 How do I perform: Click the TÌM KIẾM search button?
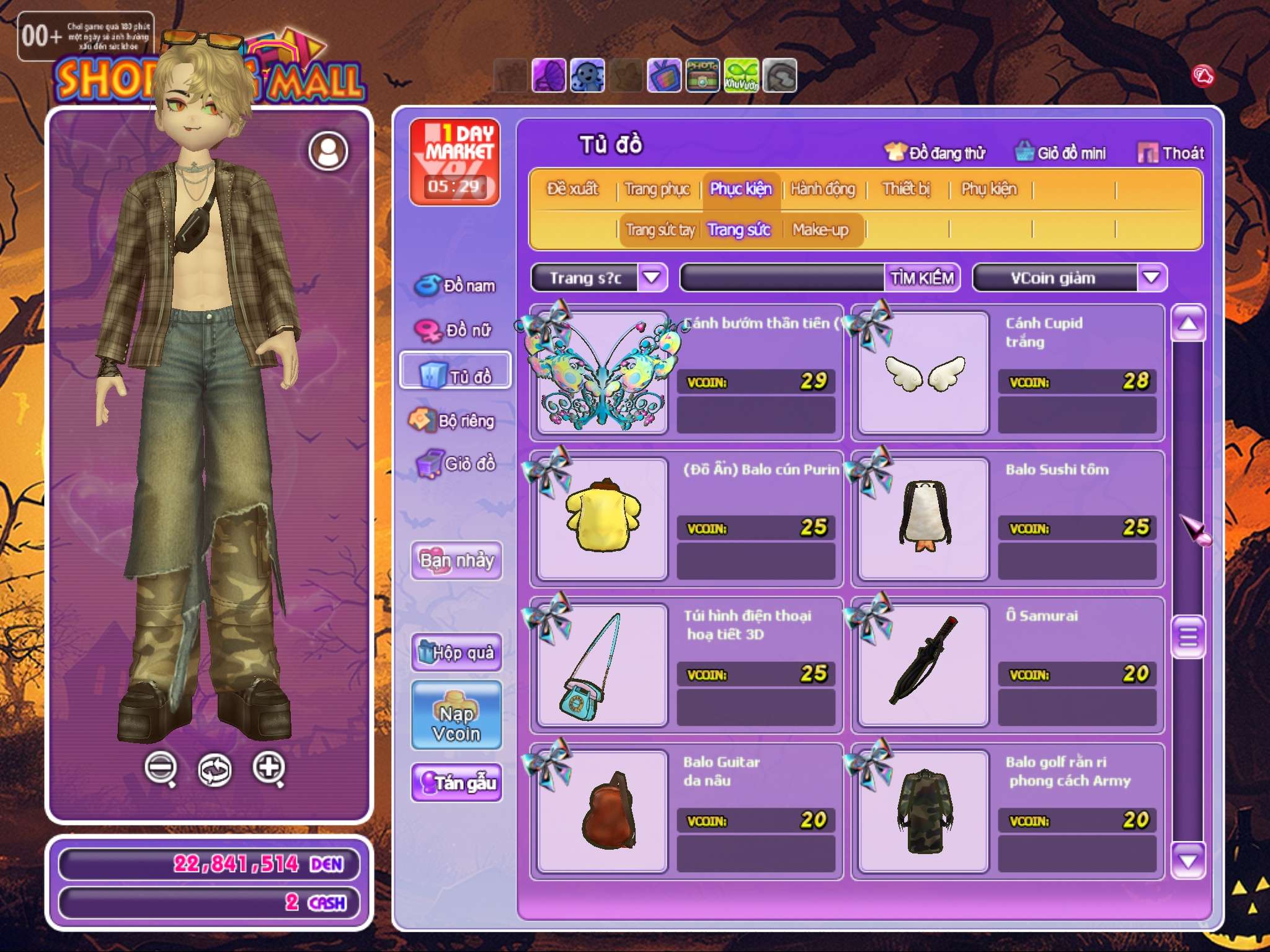pos(921,278)
